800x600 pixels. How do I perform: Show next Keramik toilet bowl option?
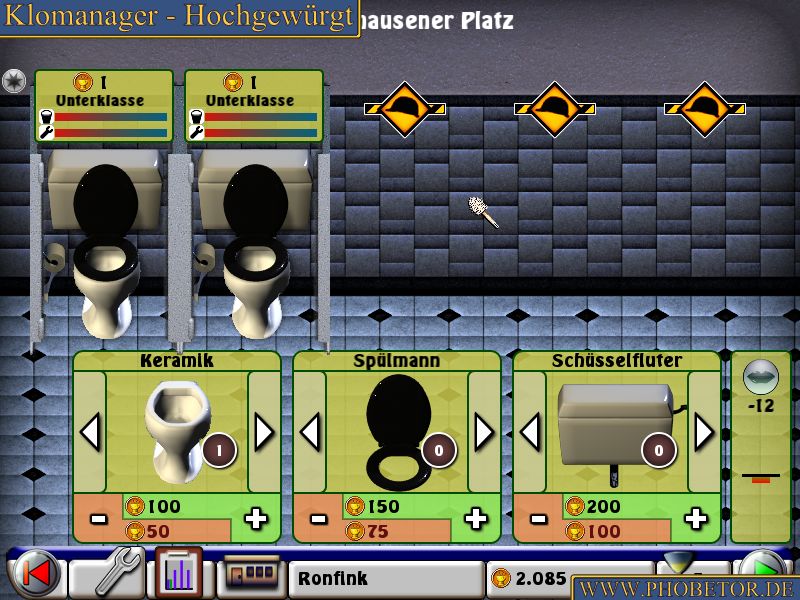[x=264, y=432]
